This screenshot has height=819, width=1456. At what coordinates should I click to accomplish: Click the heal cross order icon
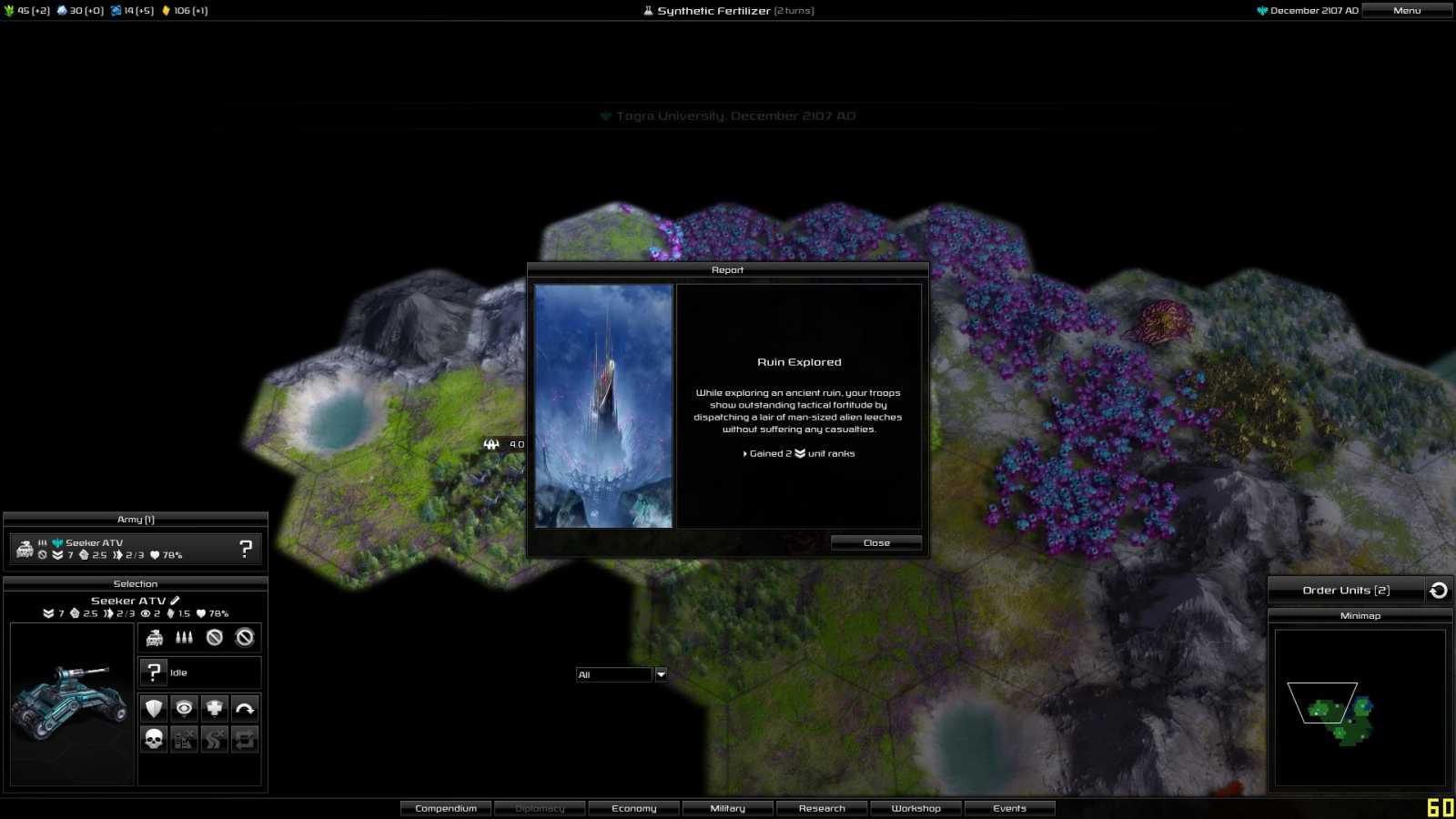[x=213, y=708]
